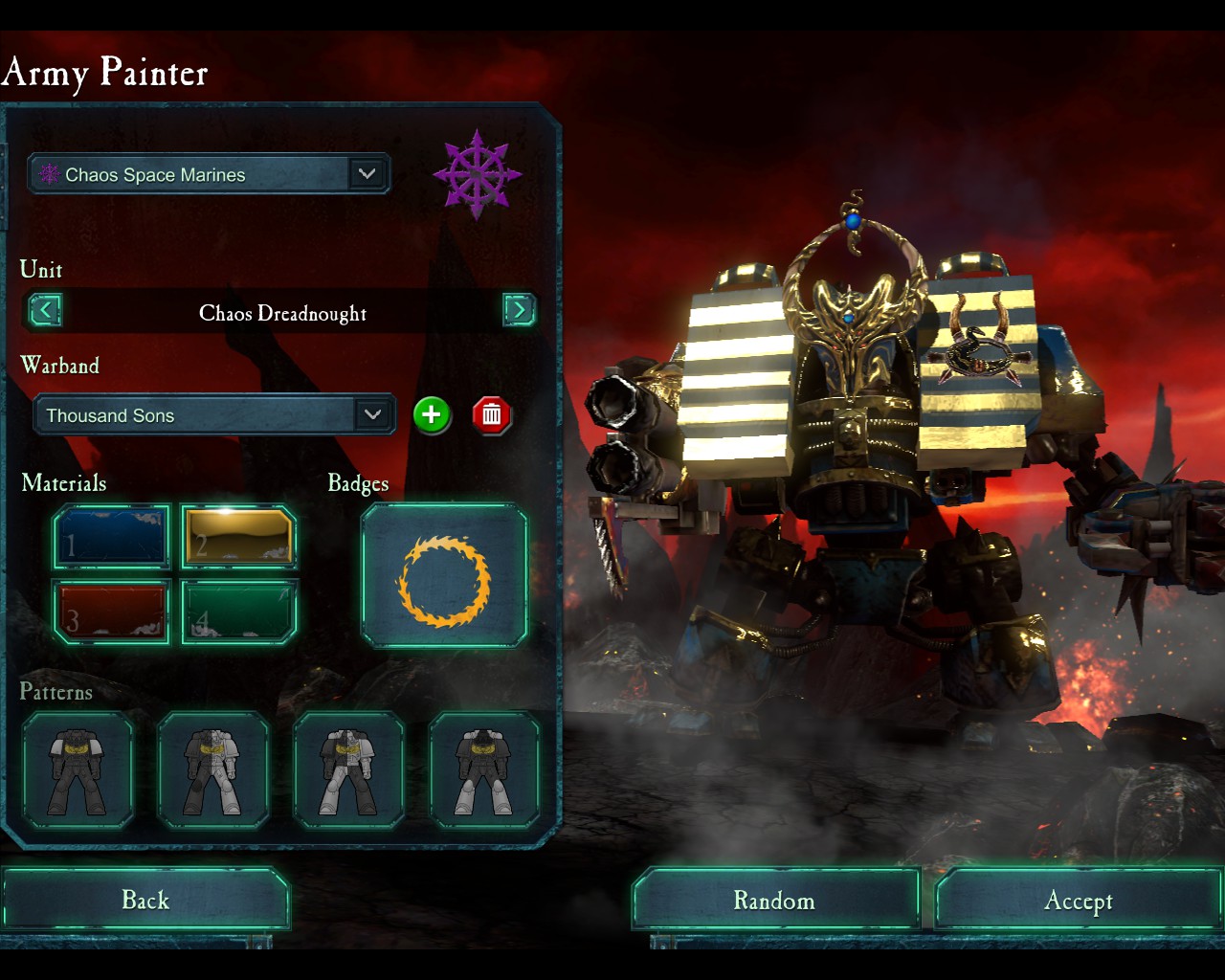Select gold material slot 2
1225x980 pixels.
point(239,538)
